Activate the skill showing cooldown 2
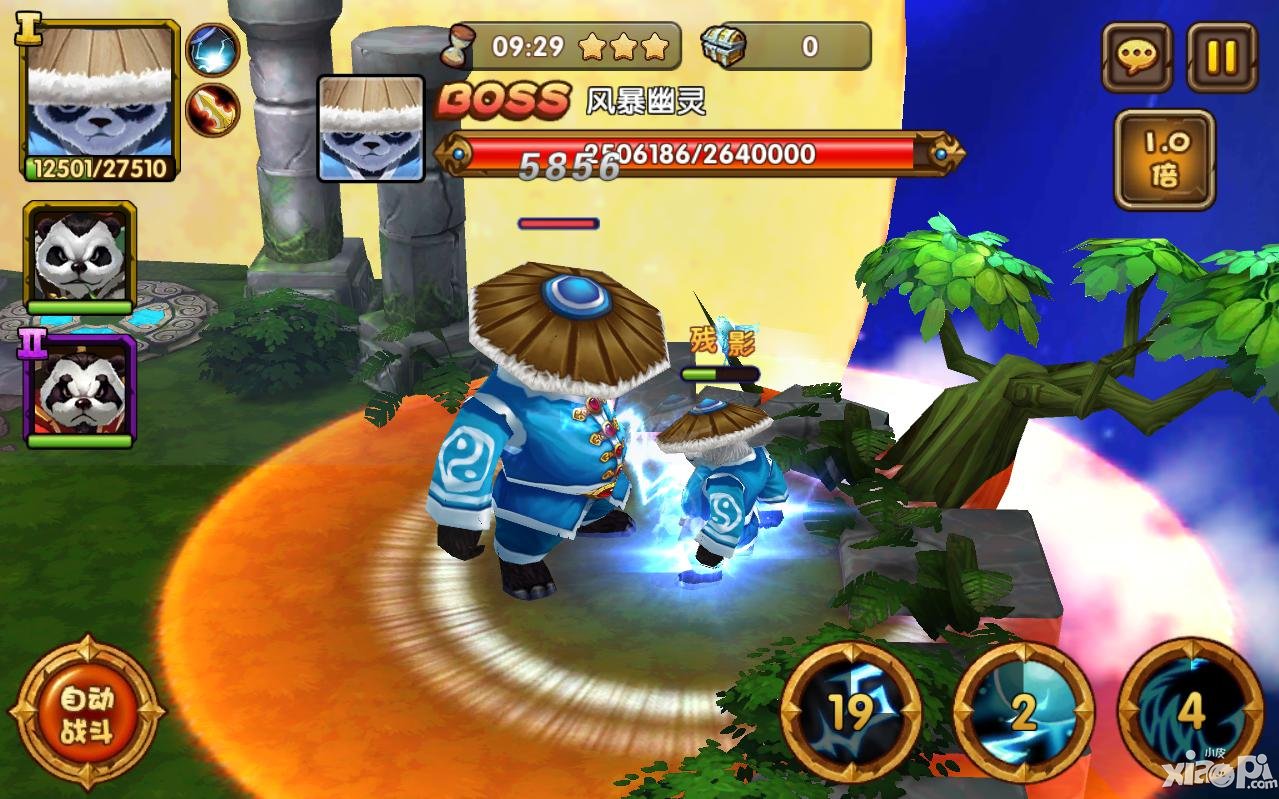Screen dimensions: 1279x799 [1022, 712]
